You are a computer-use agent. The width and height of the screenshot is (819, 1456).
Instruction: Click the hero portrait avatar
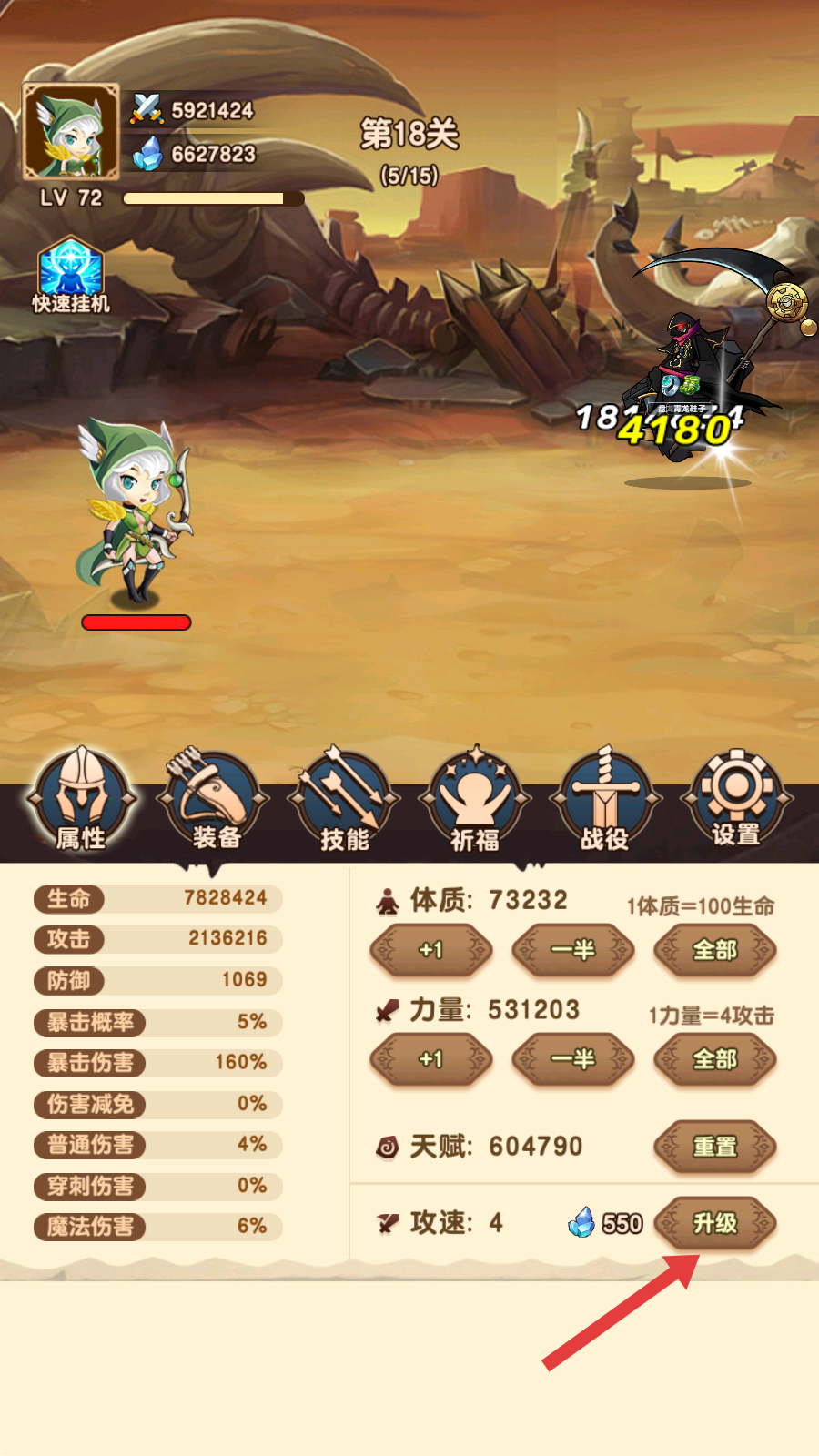pos(71,132)
